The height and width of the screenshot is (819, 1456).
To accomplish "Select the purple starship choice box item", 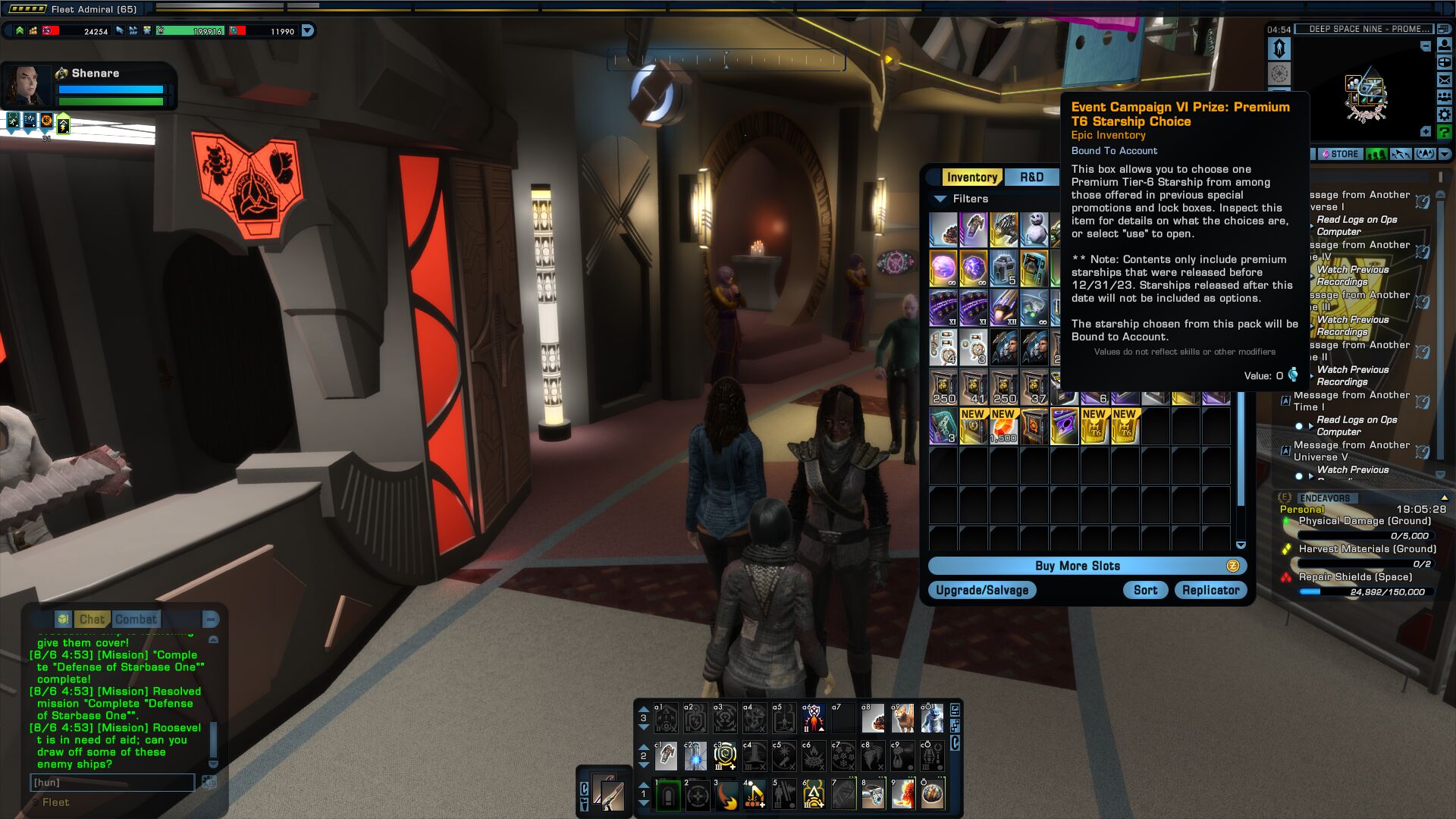I will [1064, 426].
